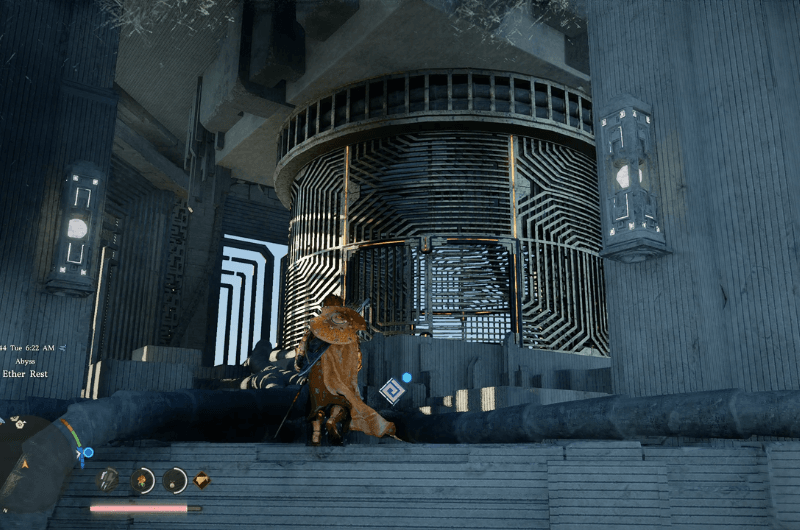Click the orange diamond-shaped icon
Image resolution: width=800 pixels, height=530 pixels.
[202, 480]
